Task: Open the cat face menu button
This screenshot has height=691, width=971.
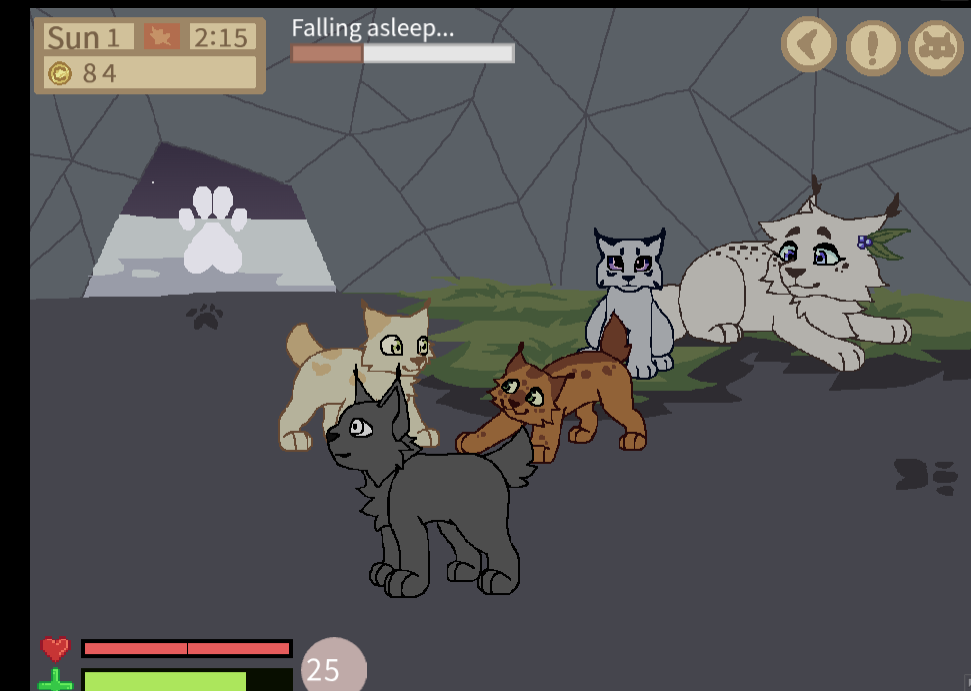Action: point(935,47)
